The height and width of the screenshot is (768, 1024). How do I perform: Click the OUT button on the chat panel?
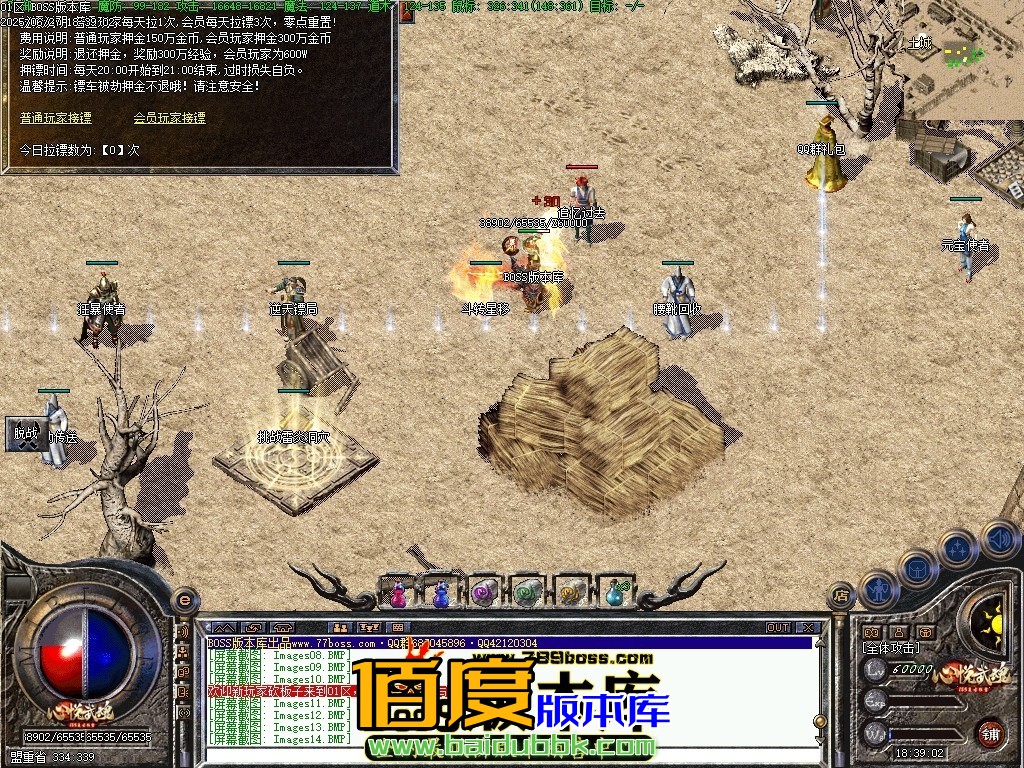(x=778, y=628)
